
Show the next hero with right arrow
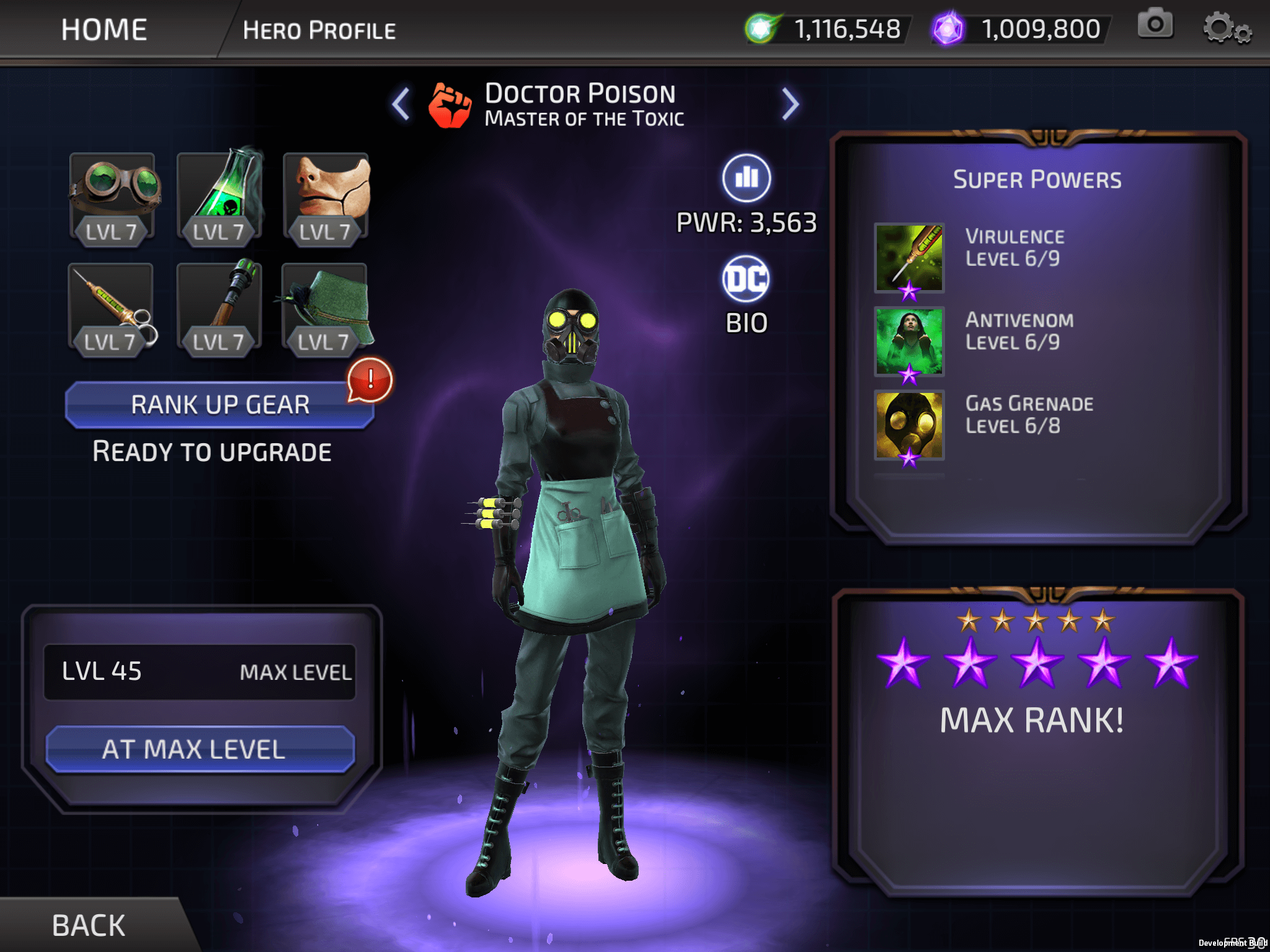click(789, 104)
